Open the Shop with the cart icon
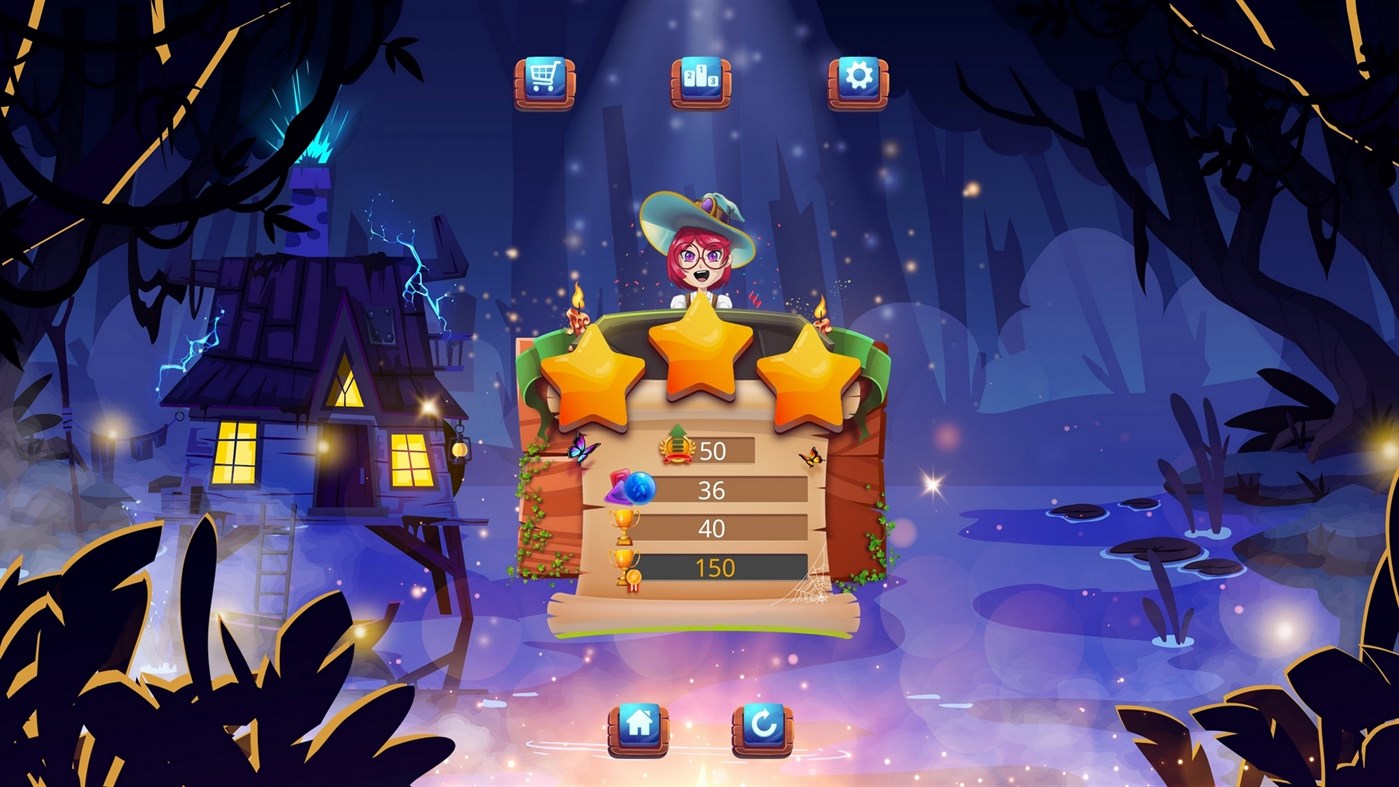The image size is (1399, 787). pyautogui.click(x=546, y=80)
